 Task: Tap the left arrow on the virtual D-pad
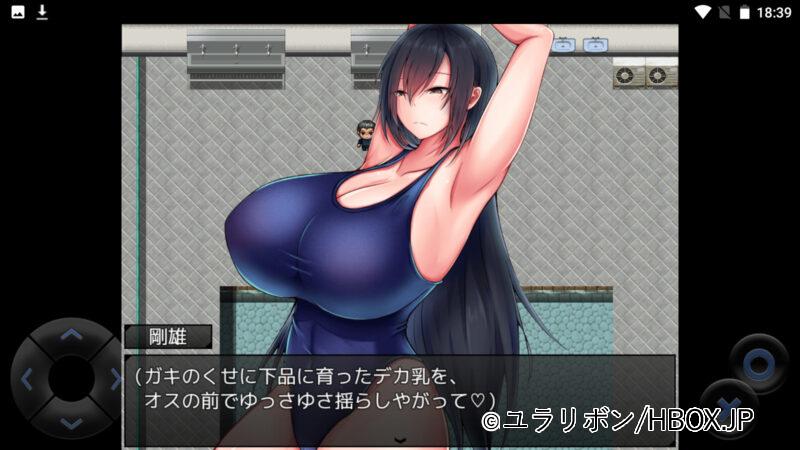27,379
